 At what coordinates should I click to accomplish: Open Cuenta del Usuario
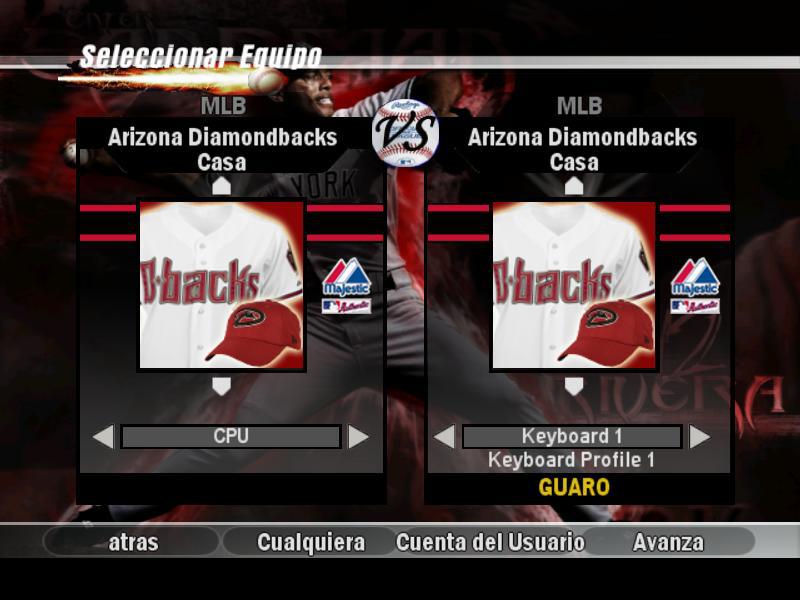(490, 542)
